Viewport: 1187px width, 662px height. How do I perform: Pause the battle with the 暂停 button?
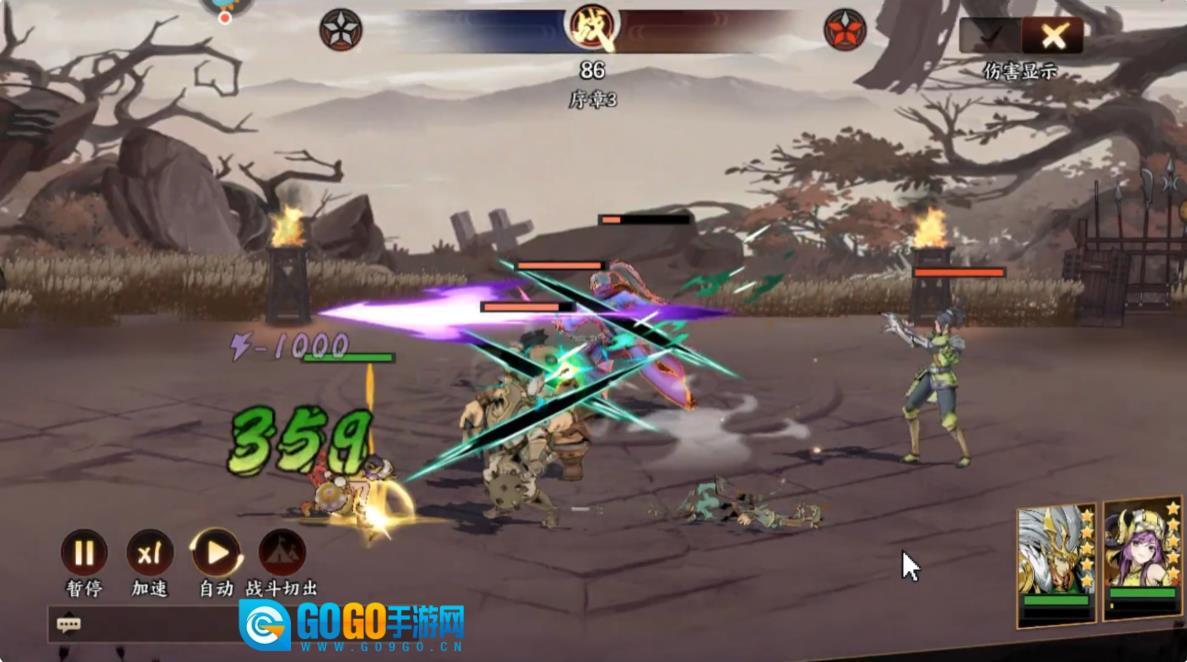pos(84,553)
